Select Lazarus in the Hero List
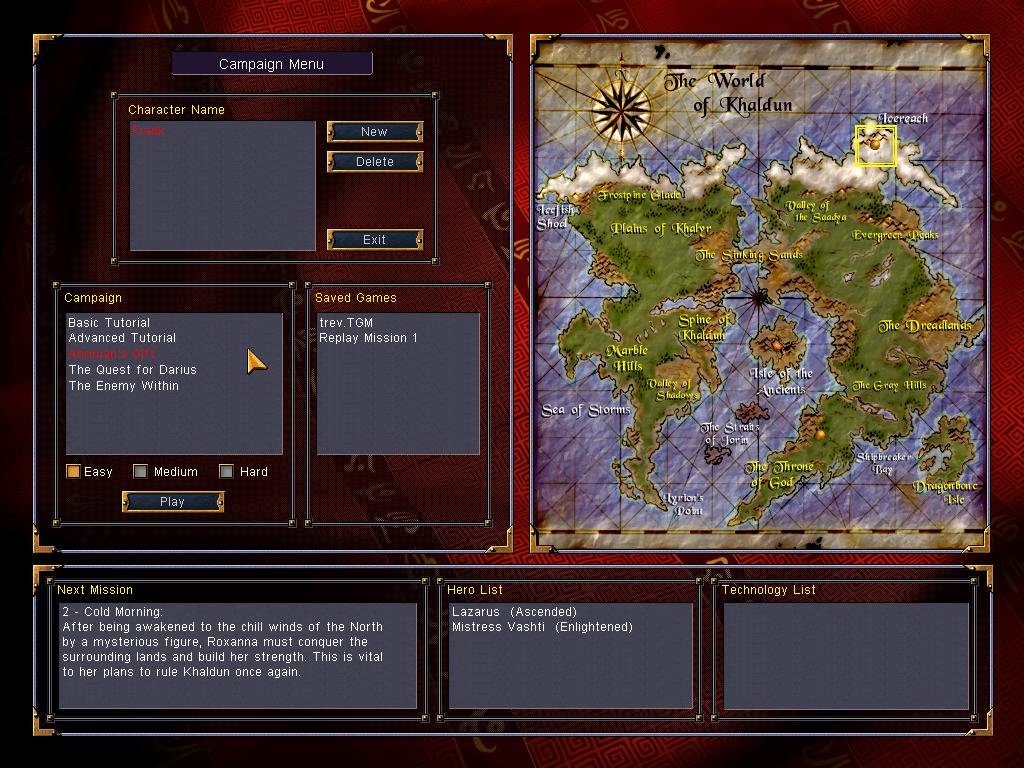The width and height of the screenshot is (1024, 768). [x=514, y=612]
